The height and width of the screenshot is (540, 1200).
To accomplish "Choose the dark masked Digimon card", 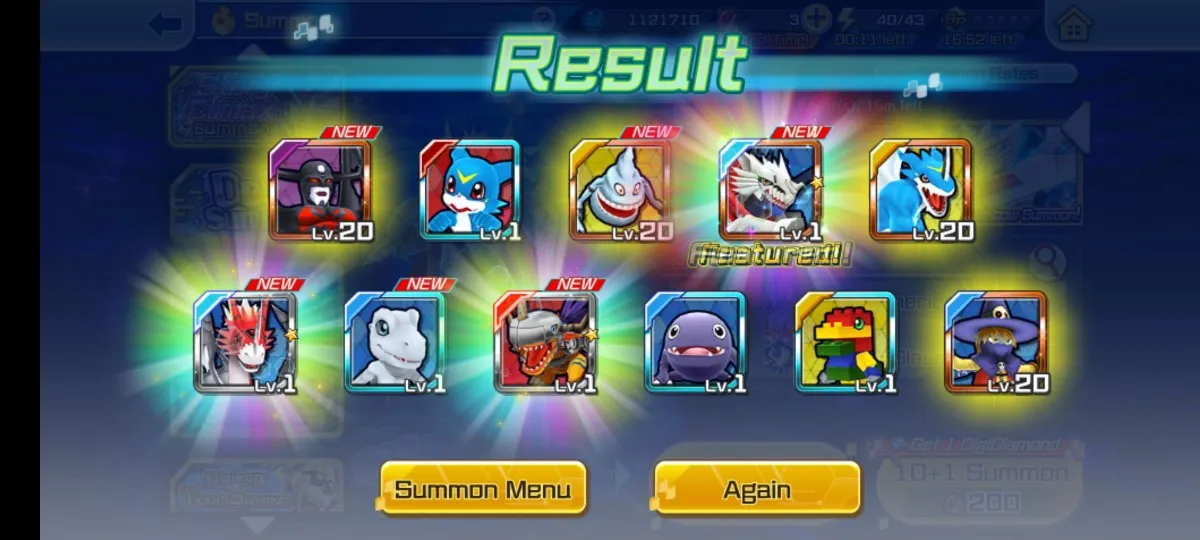I will pyautogui.click(x=320, y=190).
